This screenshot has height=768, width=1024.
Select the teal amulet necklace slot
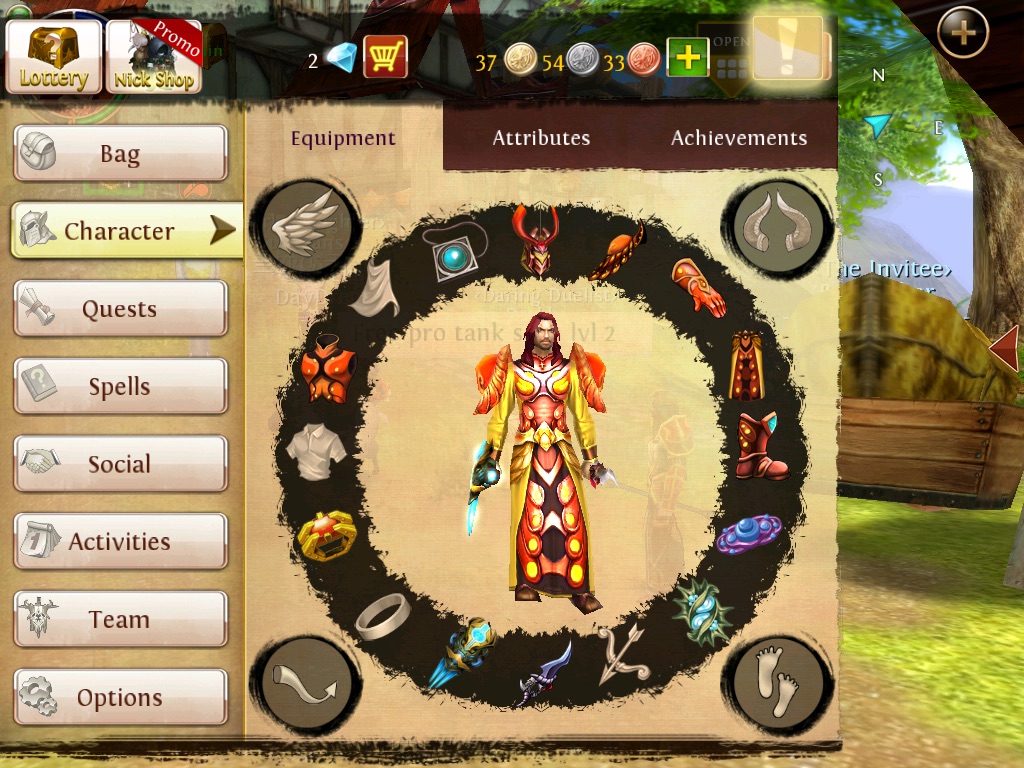455,251
